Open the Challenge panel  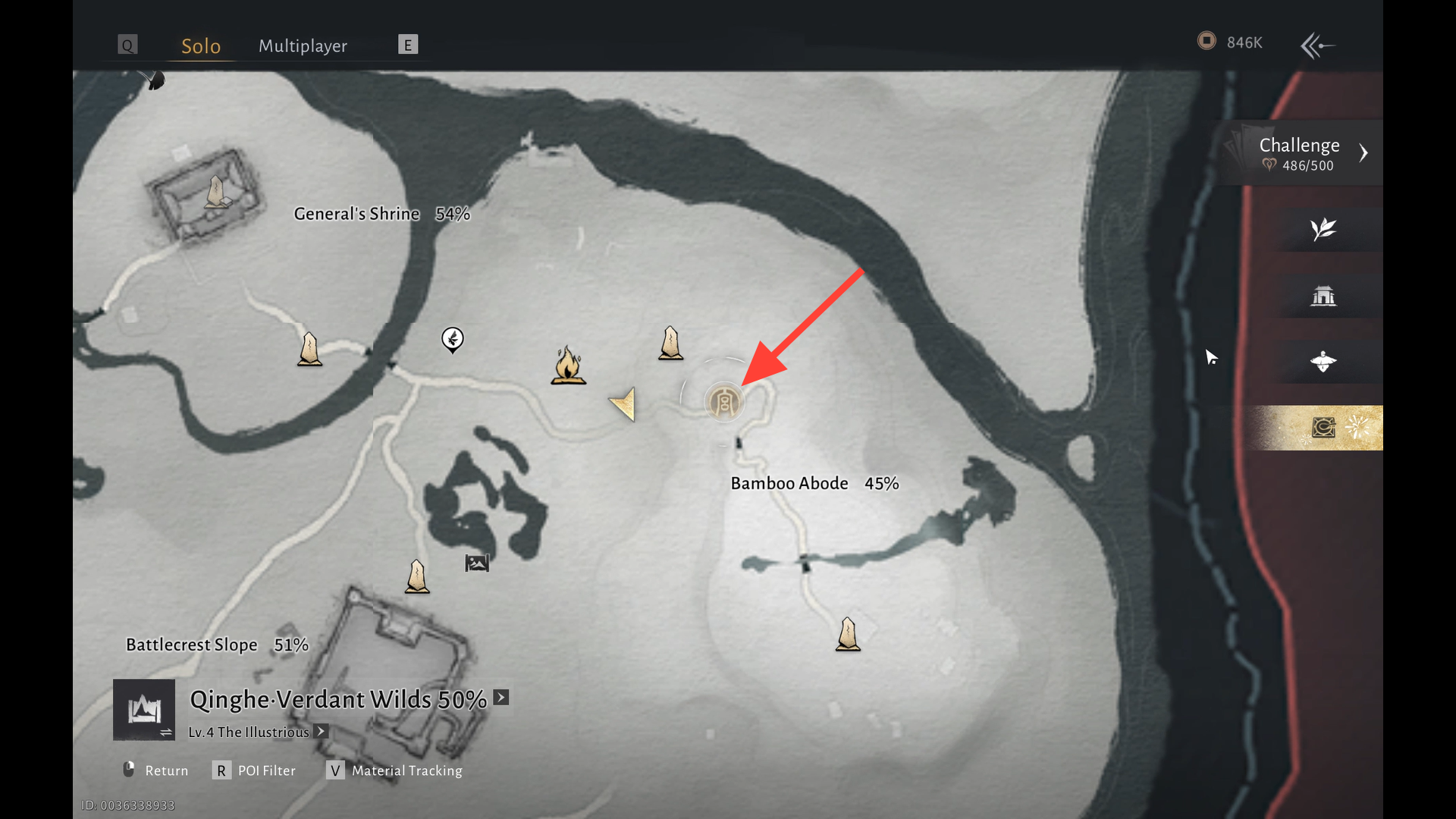1300,152
